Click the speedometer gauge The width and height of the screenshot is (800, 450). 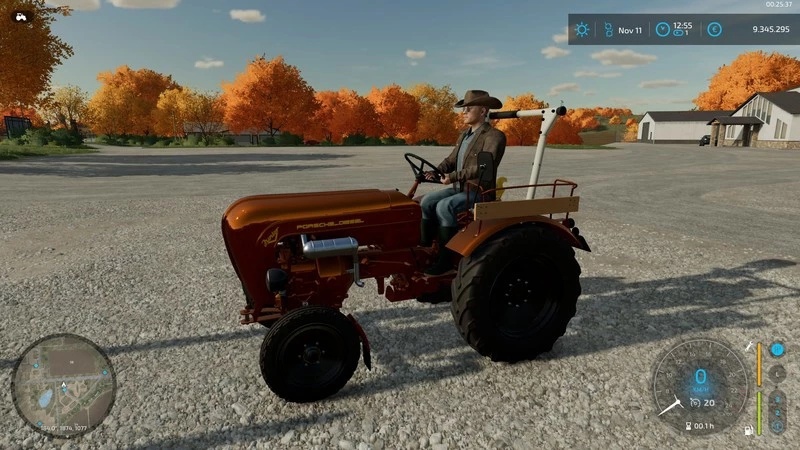tap(700, 383)
